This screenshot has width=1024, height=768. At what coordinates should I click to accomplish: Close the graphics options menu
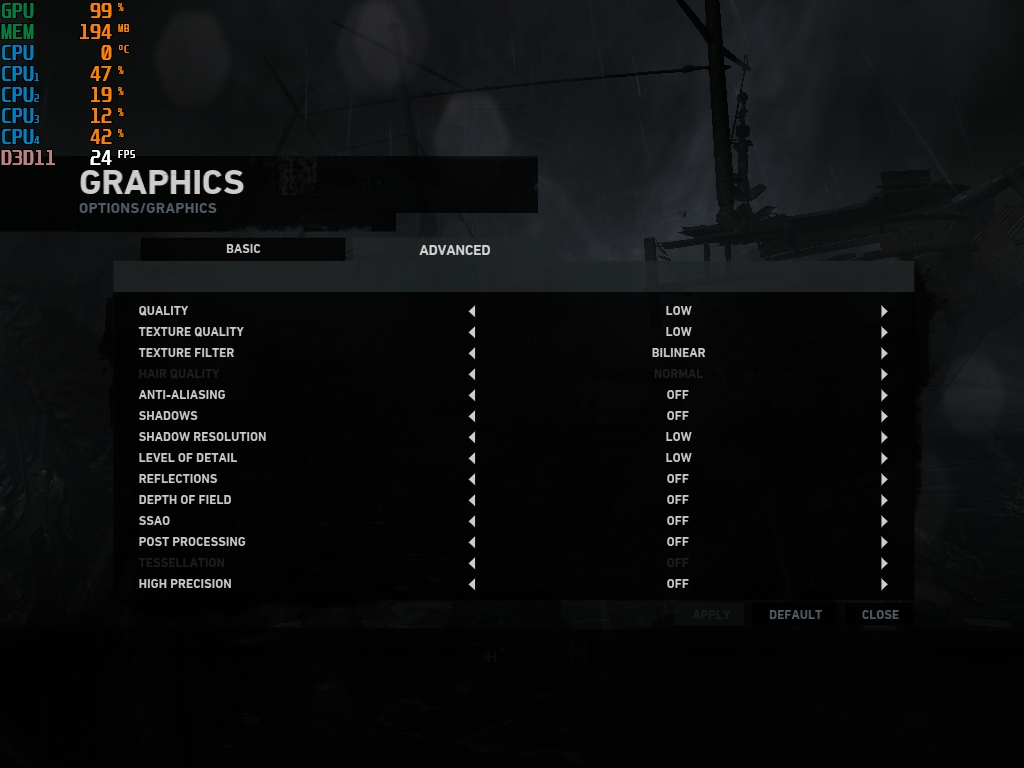(x=880, y=615)
